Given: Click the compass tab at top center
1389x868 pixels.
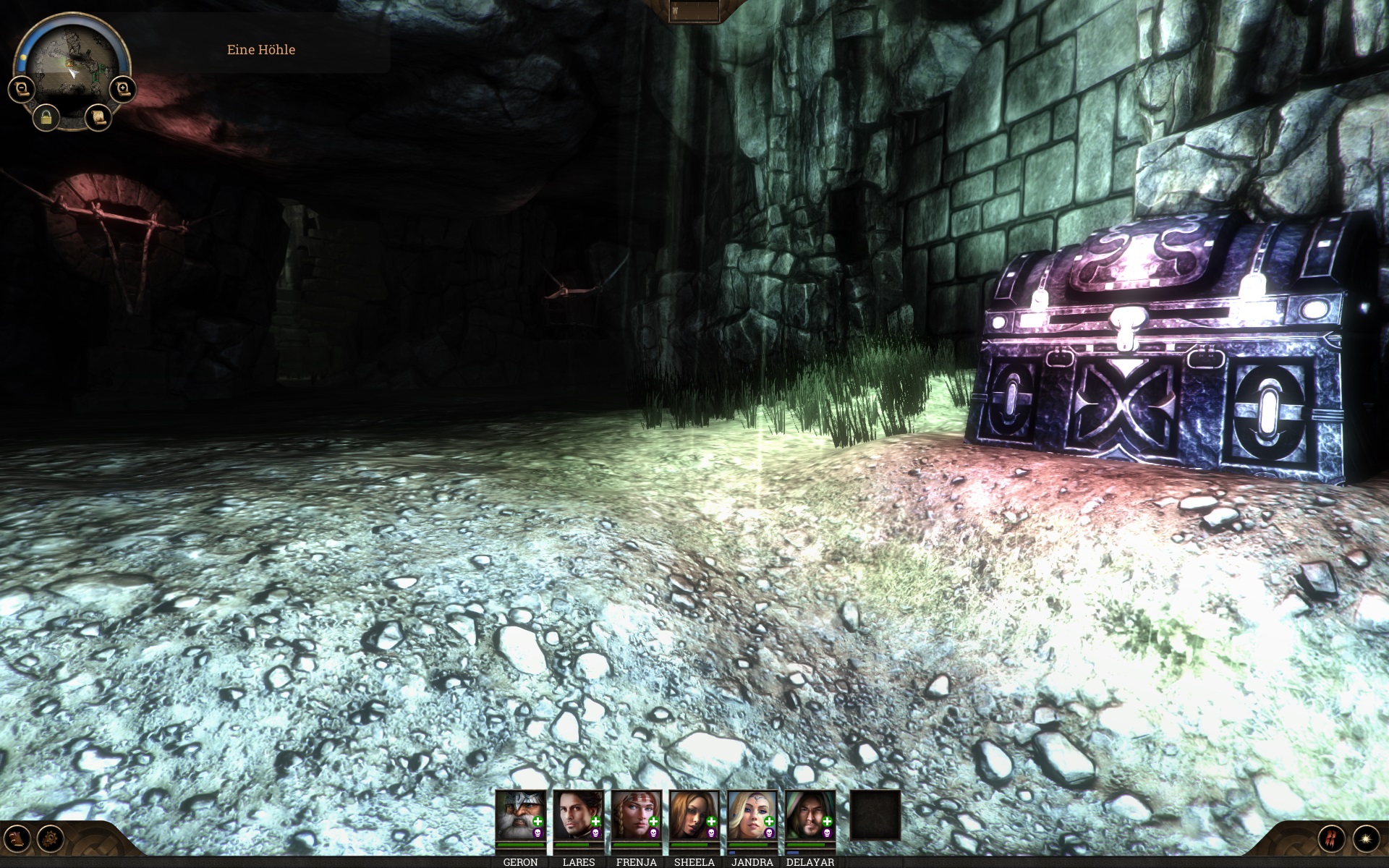Looking at the screenshot, I should click(694, 12).
